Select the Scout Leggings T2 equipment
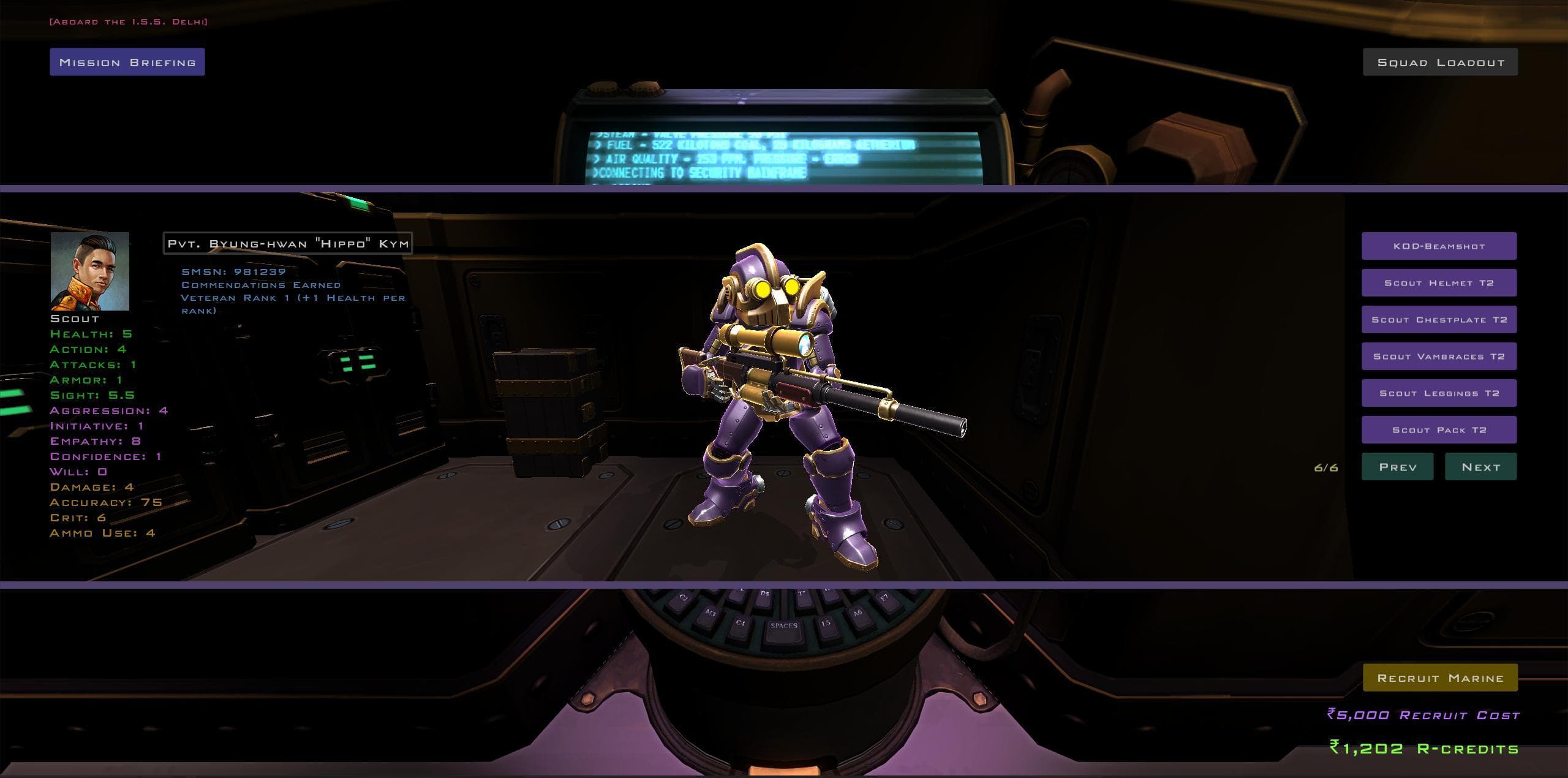Screen dimensions: 1568x778 coord(1439,393)
